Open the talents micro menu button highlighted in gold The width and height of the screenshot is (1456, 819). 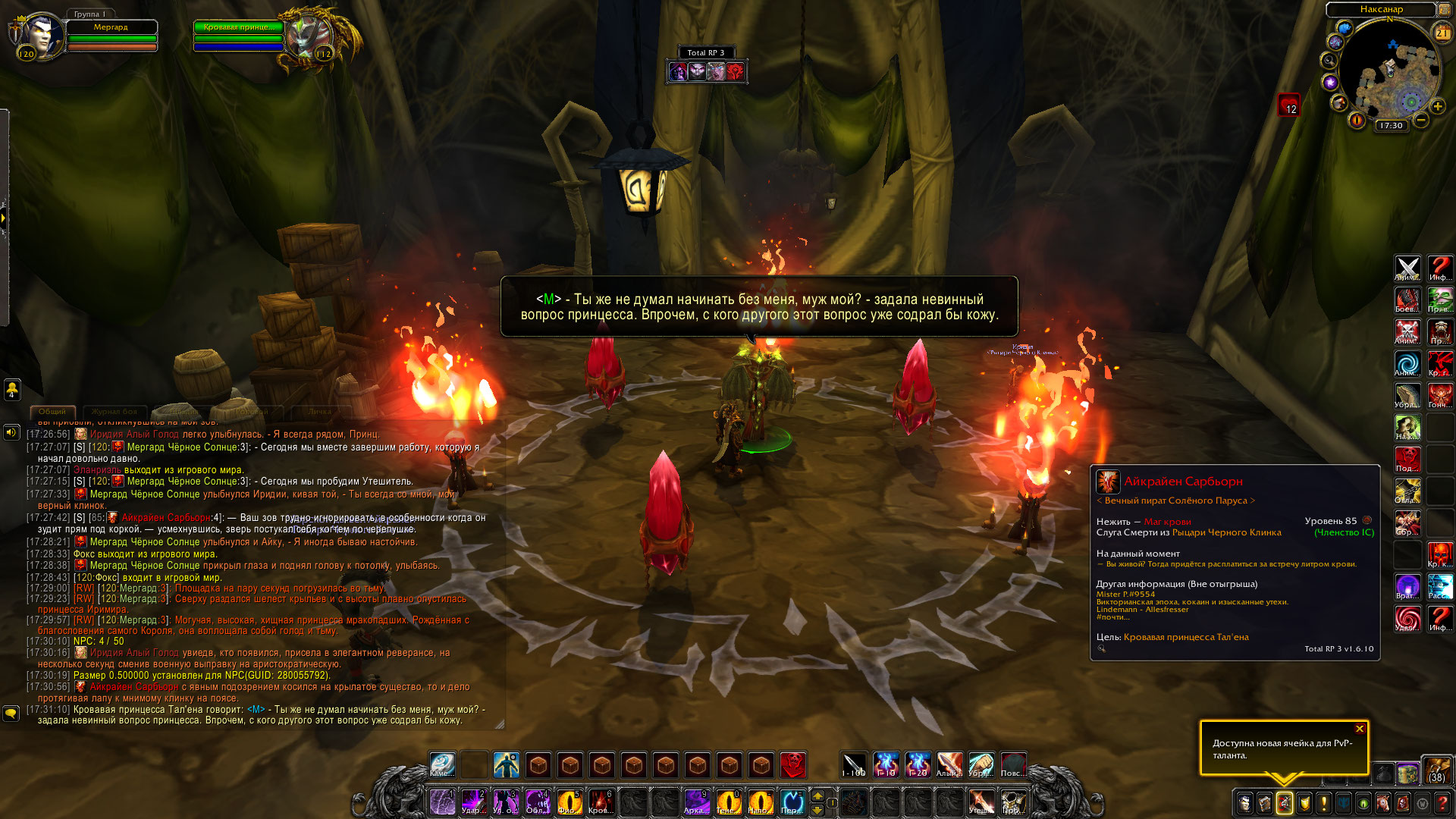(x=1284, y=803)
